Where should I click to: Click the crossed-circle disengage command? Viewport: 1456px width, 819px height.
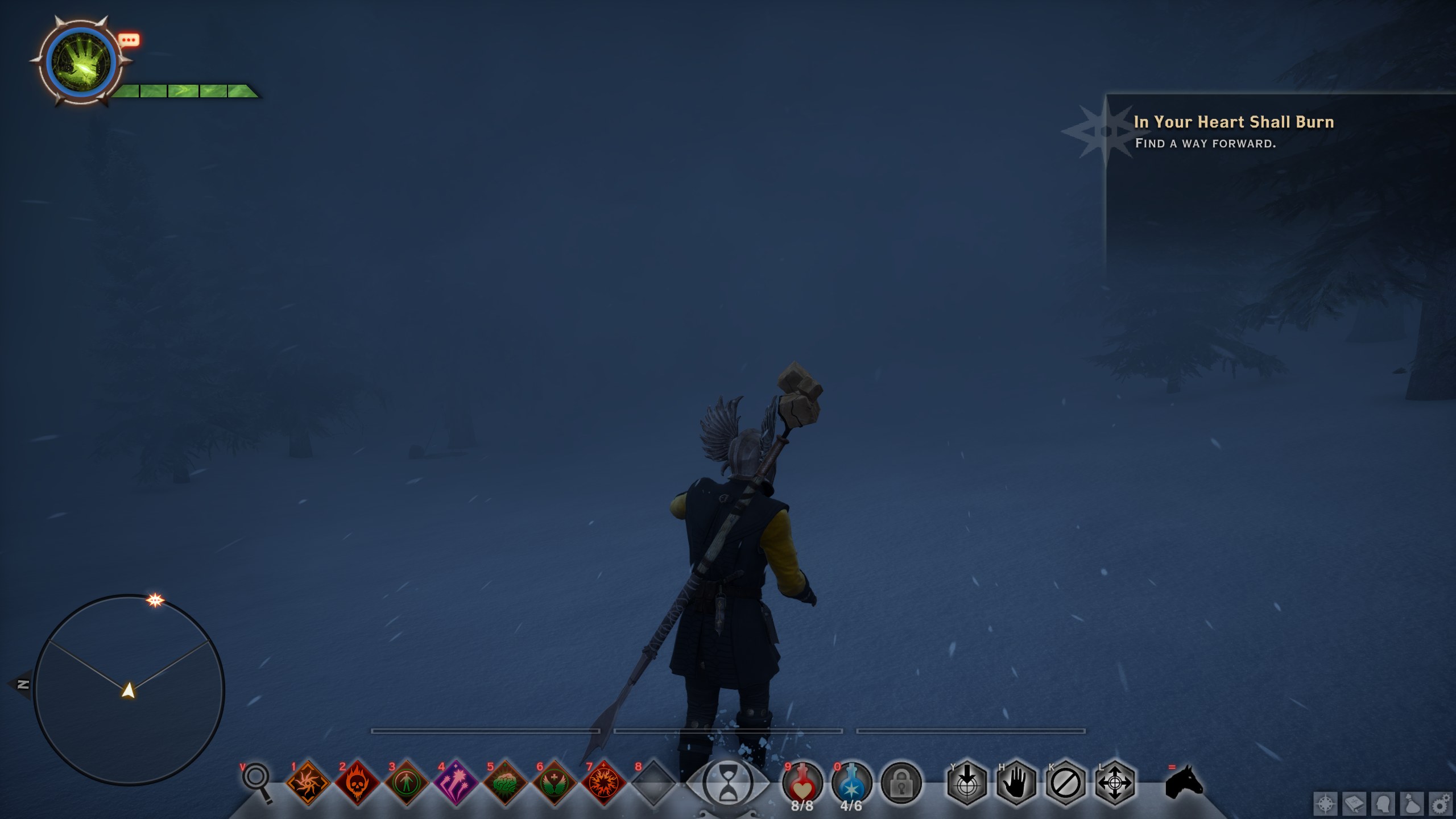pyautogui.click(x=1066, y=783)
